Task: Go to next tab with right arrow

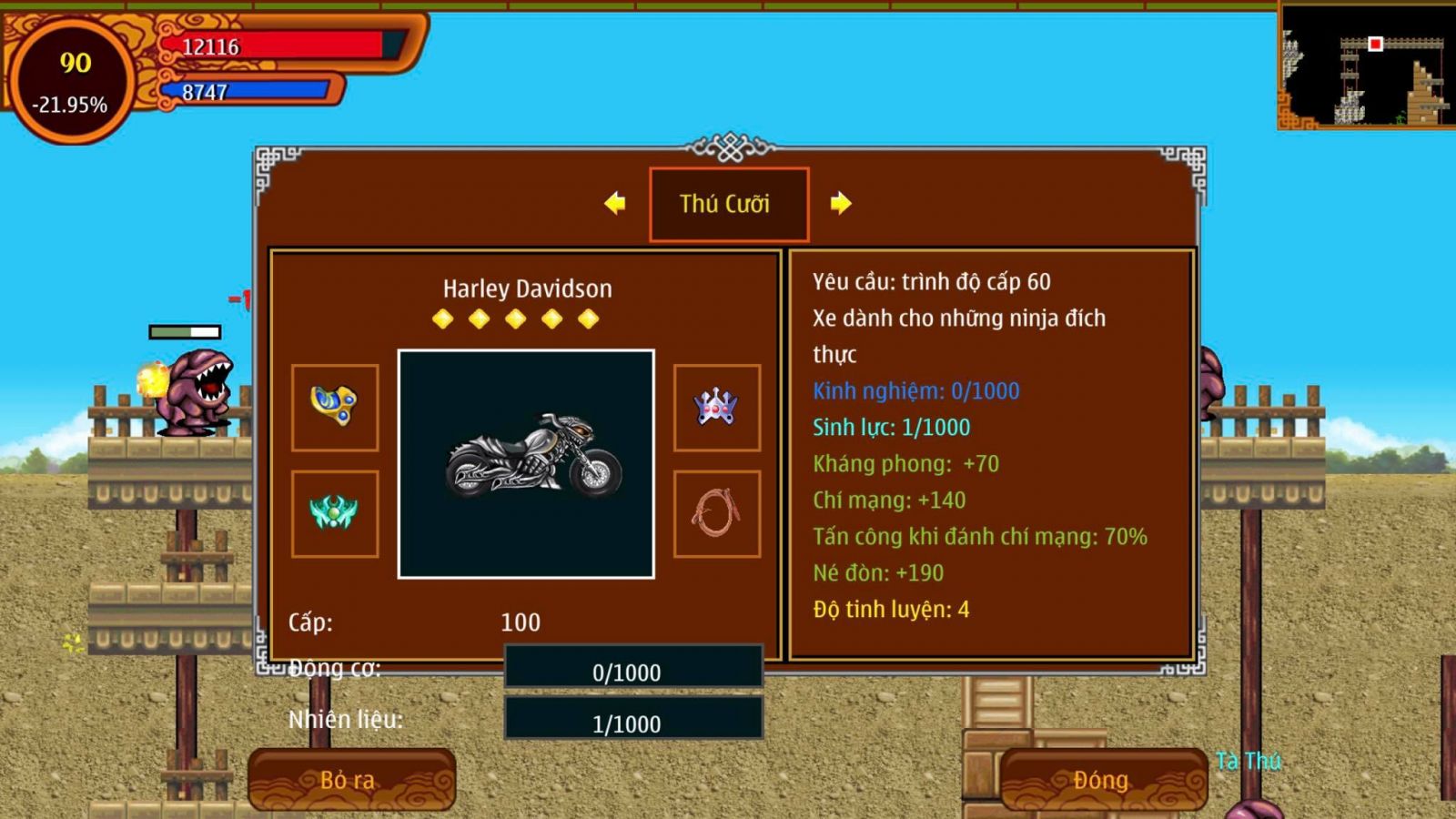Action: click(840, 203)
